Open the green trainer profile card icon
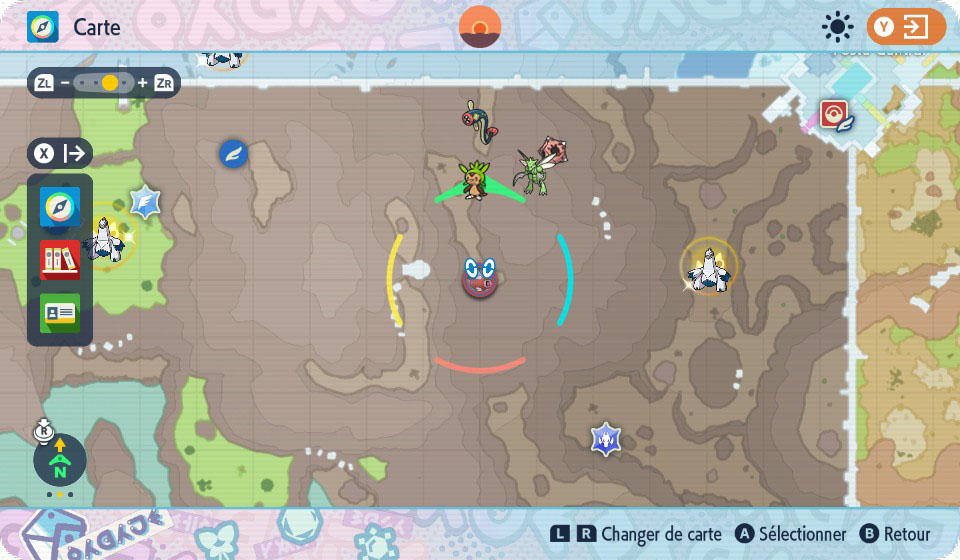 [x=59, y=312]
